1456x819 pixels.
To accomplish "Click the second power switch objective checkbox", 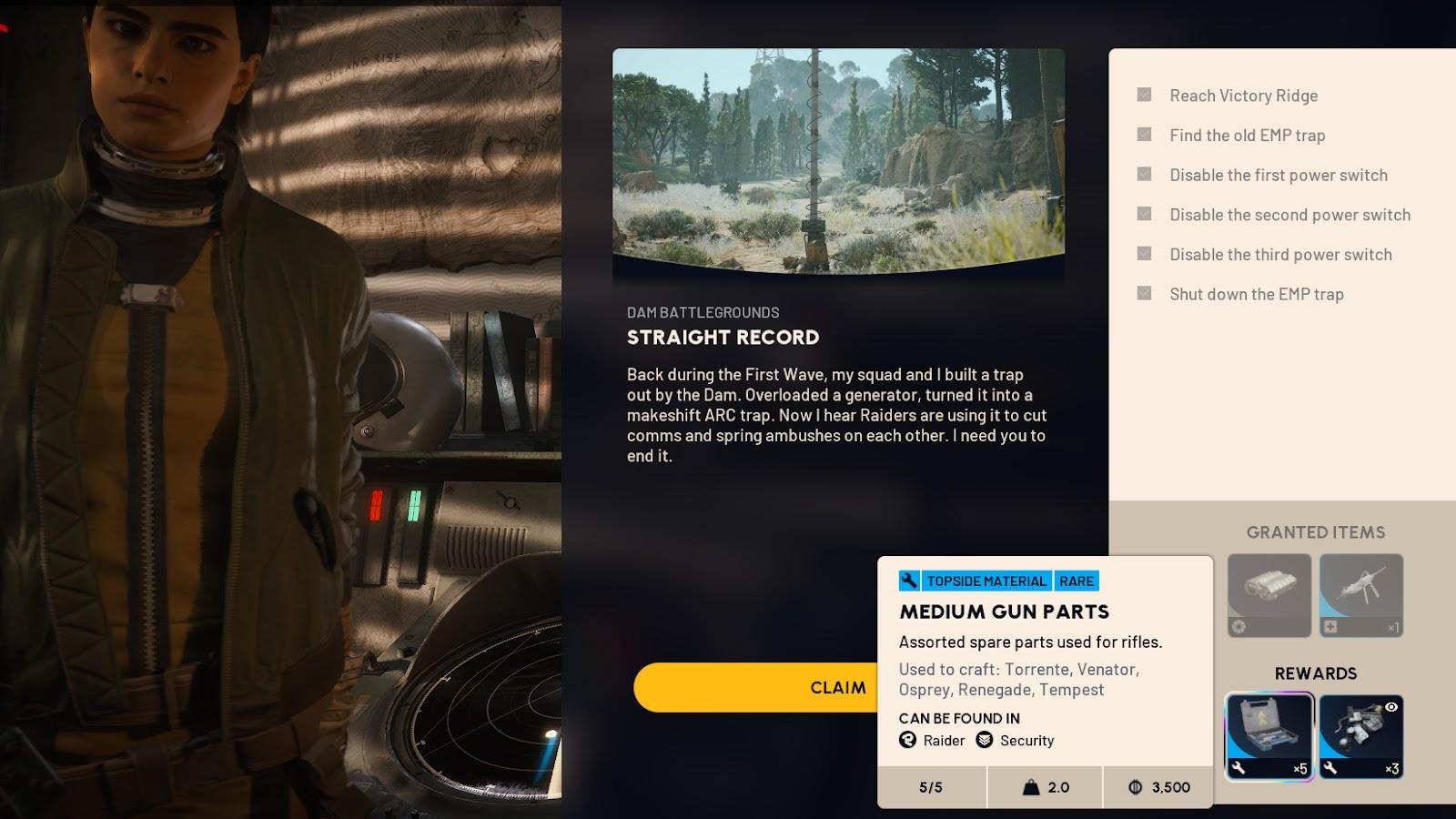I will coord(1145,214).
